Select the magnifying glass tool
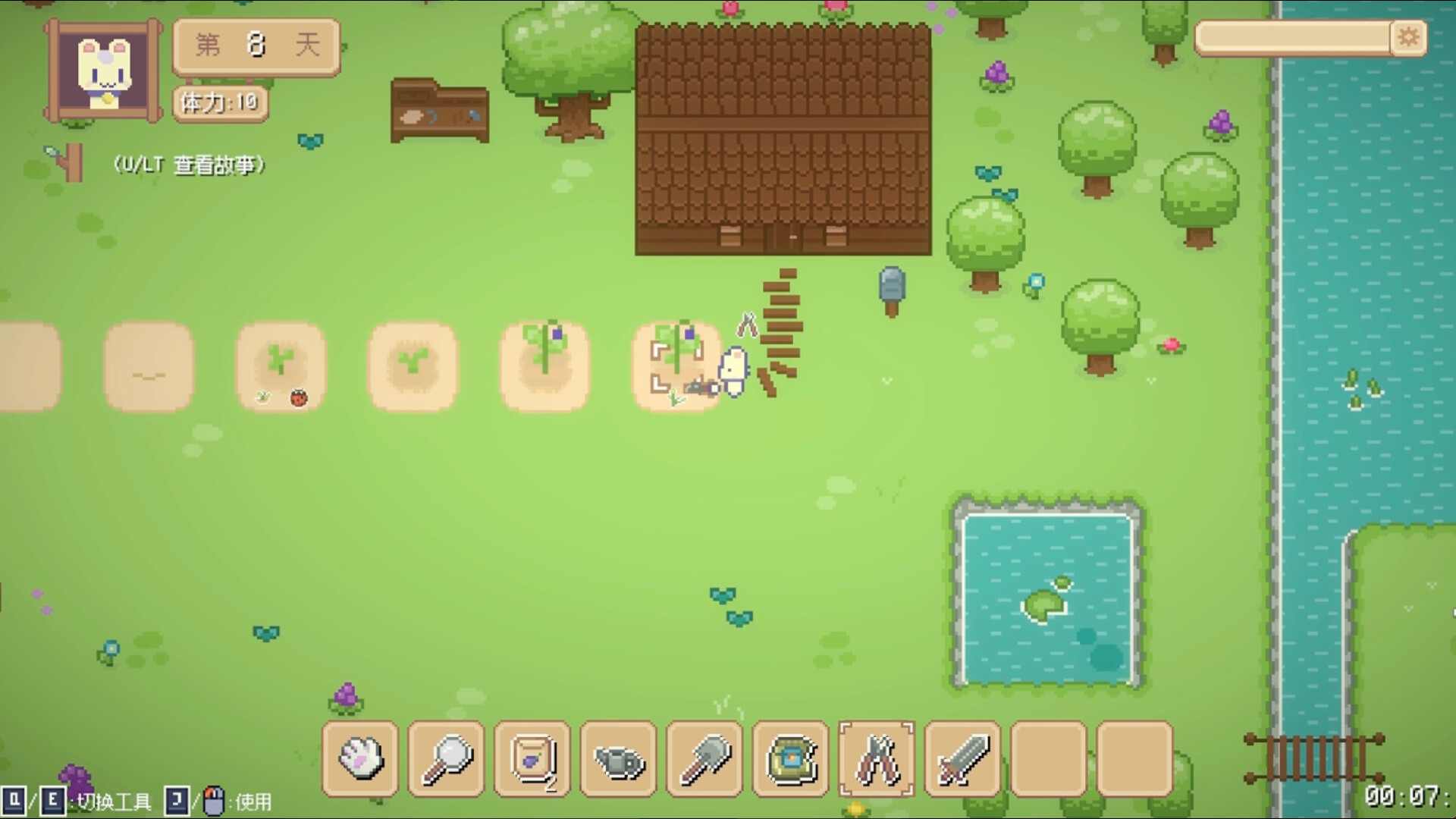This screenshot has width=1456, height=819. point(447,758)
